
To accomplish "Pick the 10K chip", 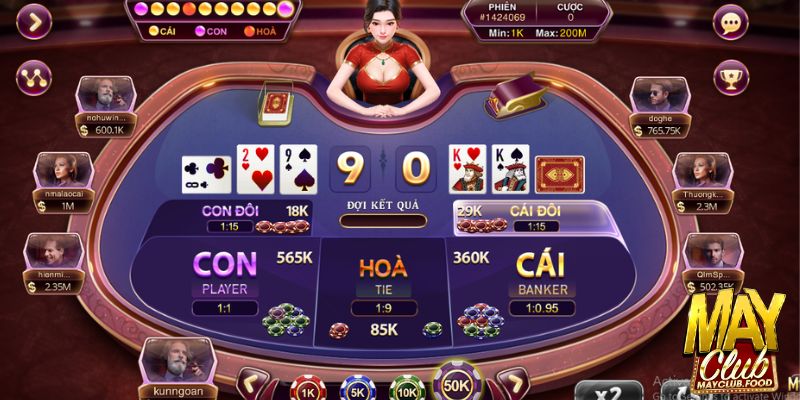I will point(405,388).
